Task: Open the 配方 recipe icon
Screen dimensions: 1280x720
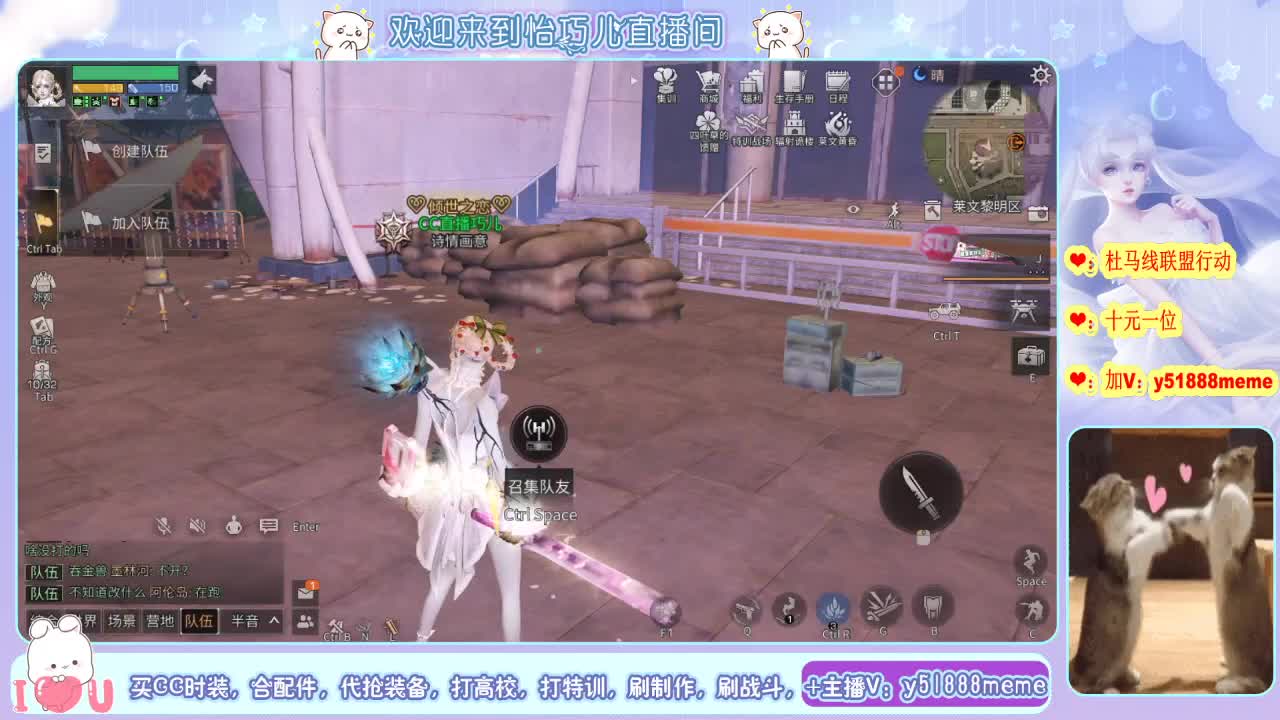Action: point(42,326)
